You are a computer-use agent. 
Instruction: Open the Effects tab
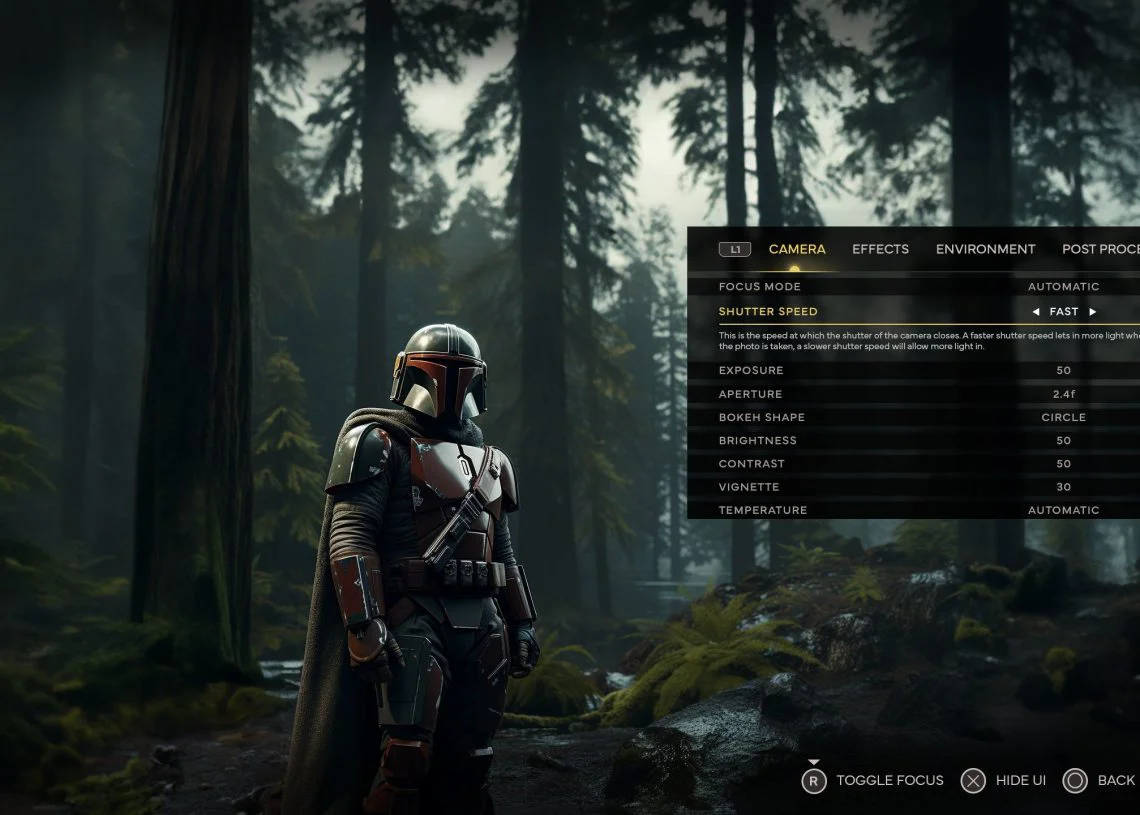[x=880, y=249]
